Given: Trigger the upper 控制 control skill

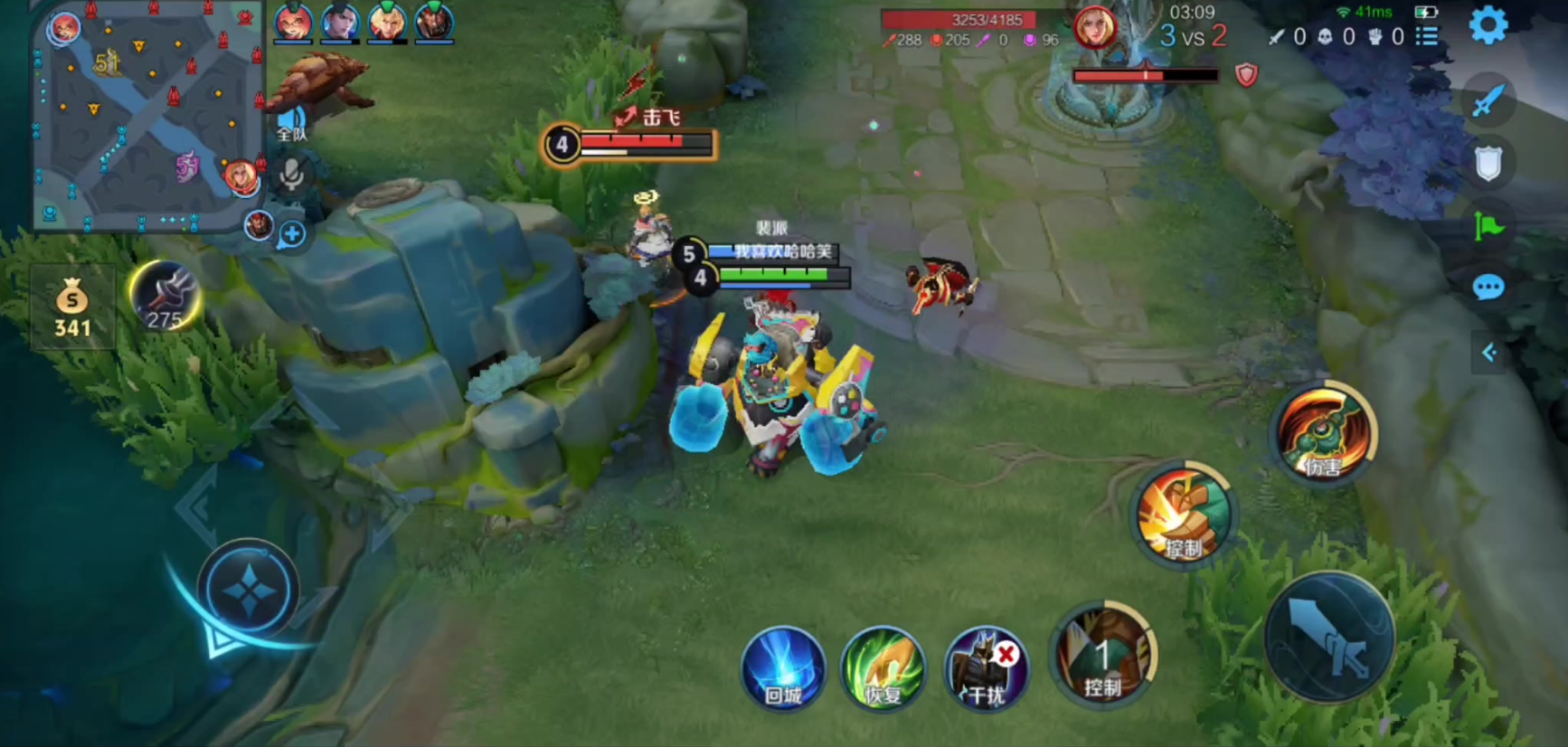Looking at the screenshot, I should [x=1185, y=515].
